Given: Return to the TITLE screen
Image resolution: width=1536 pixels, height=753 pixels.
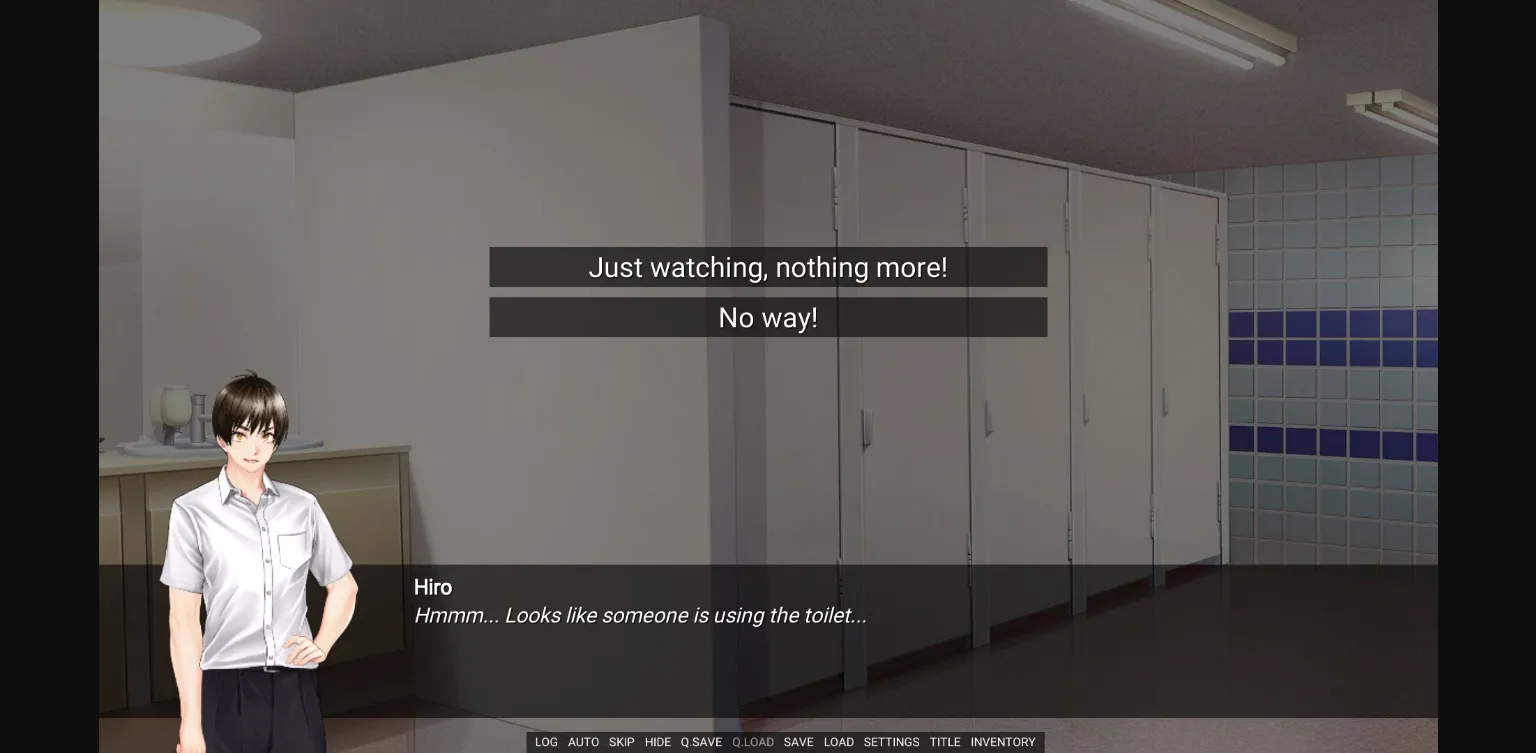Looking at the screenshot, I should point(944,742).
